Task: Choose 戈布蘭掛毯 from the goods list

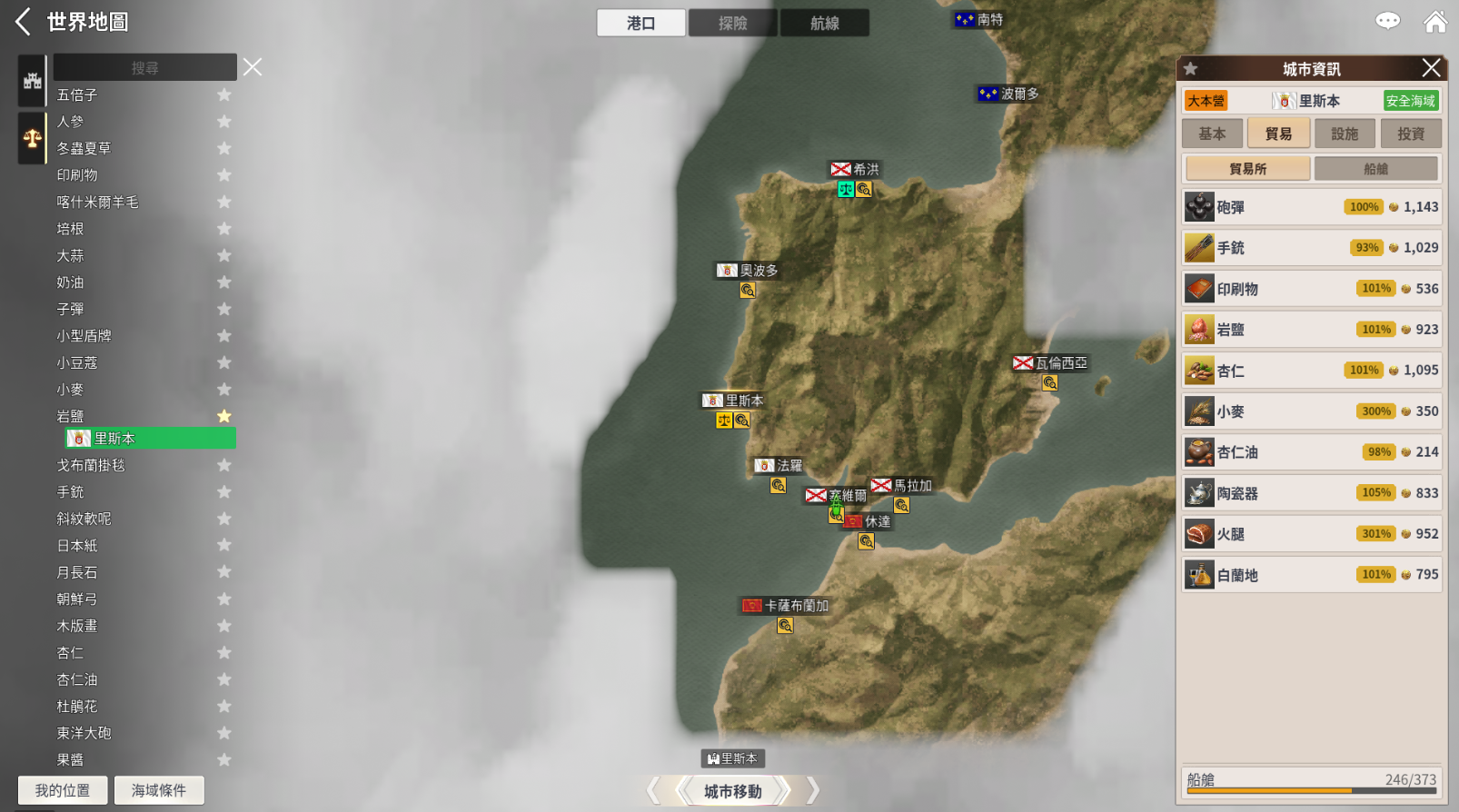Action: 91,465
